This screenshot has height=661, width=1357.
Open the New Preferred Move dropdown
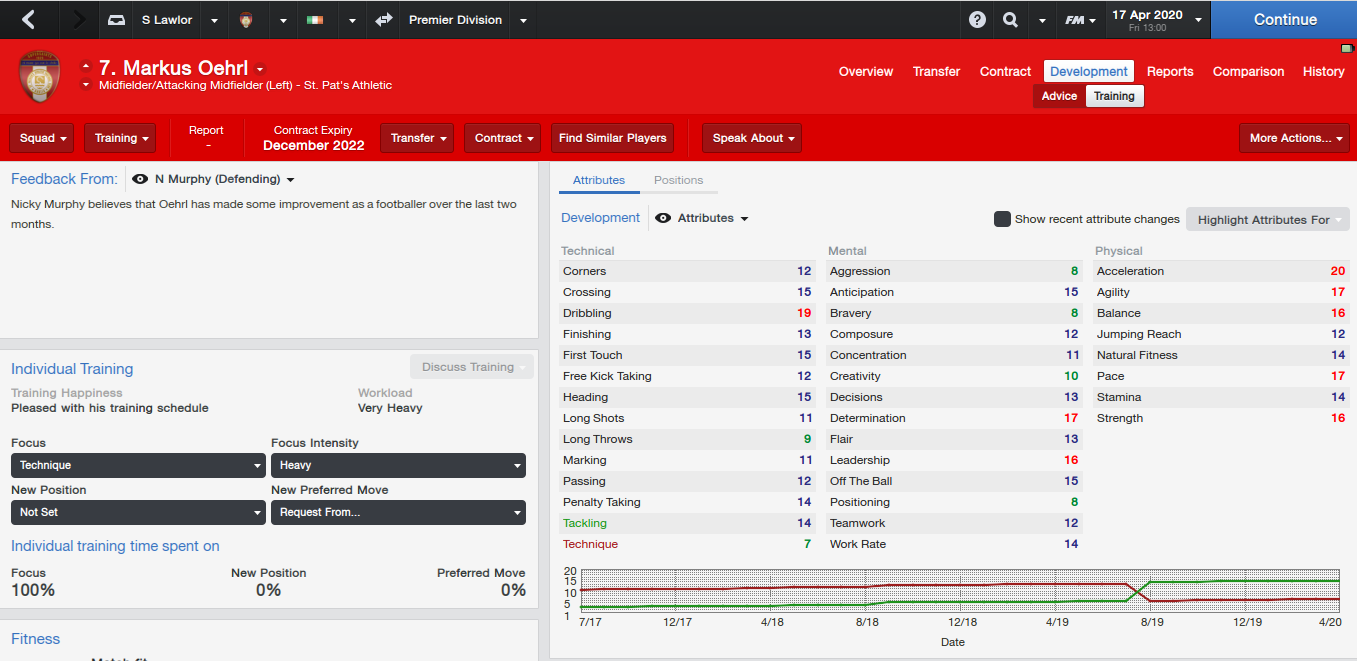tap(398, 512)
